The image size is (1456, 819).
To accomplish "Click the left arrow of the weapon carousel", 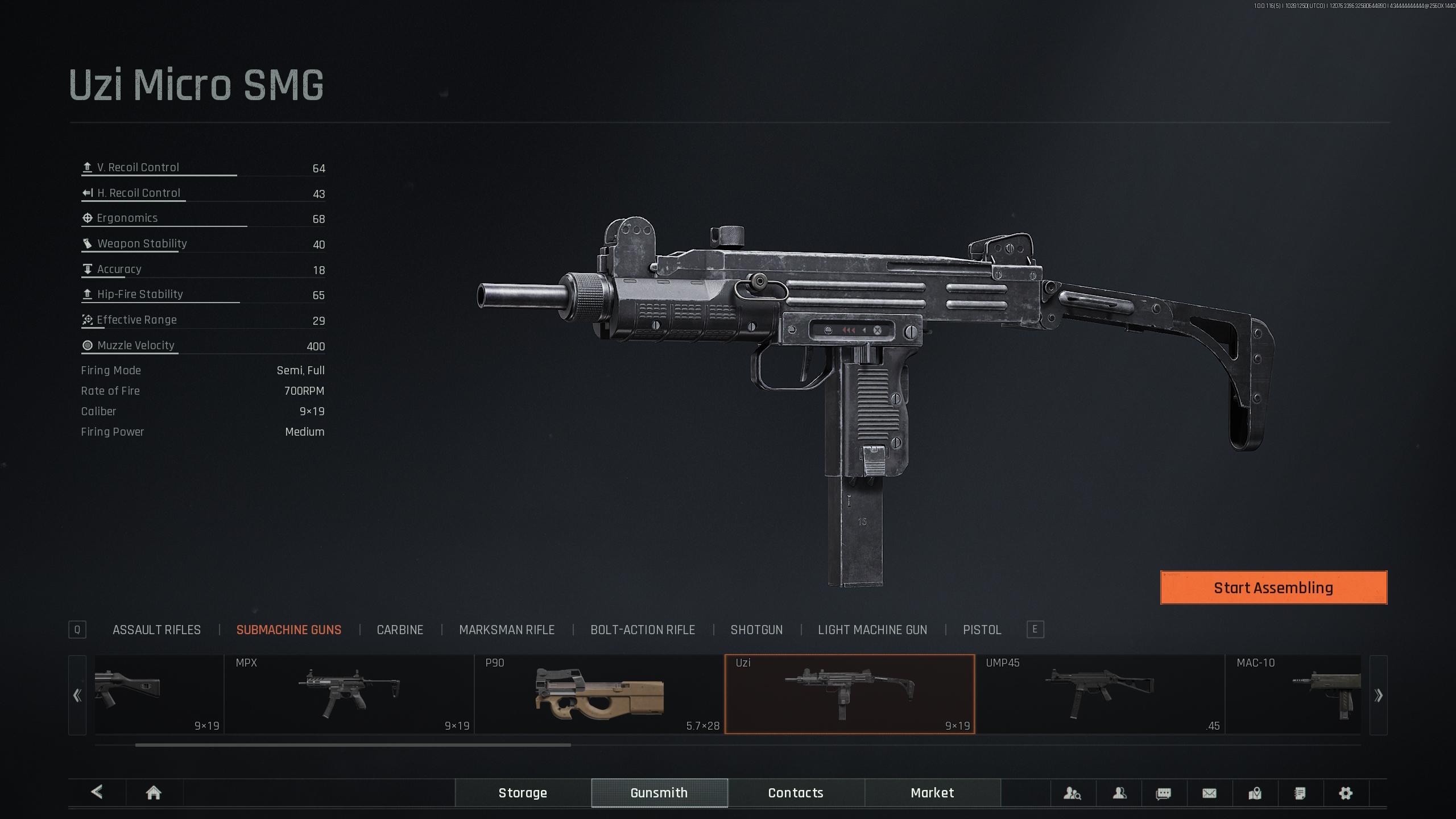I will click(77, 695).
